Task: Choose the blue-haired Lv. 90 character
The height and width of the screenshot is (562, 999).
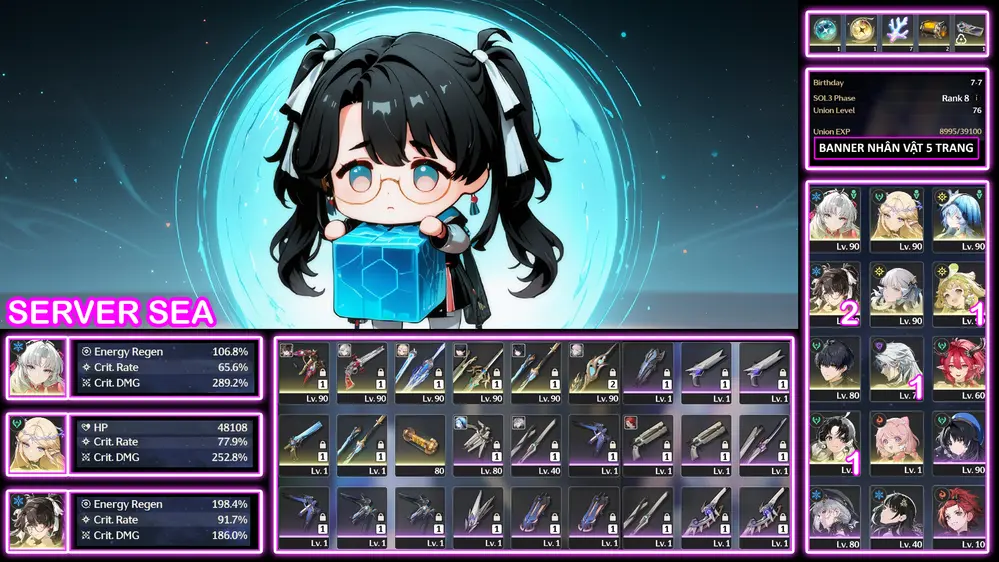Action: (958, 217)
